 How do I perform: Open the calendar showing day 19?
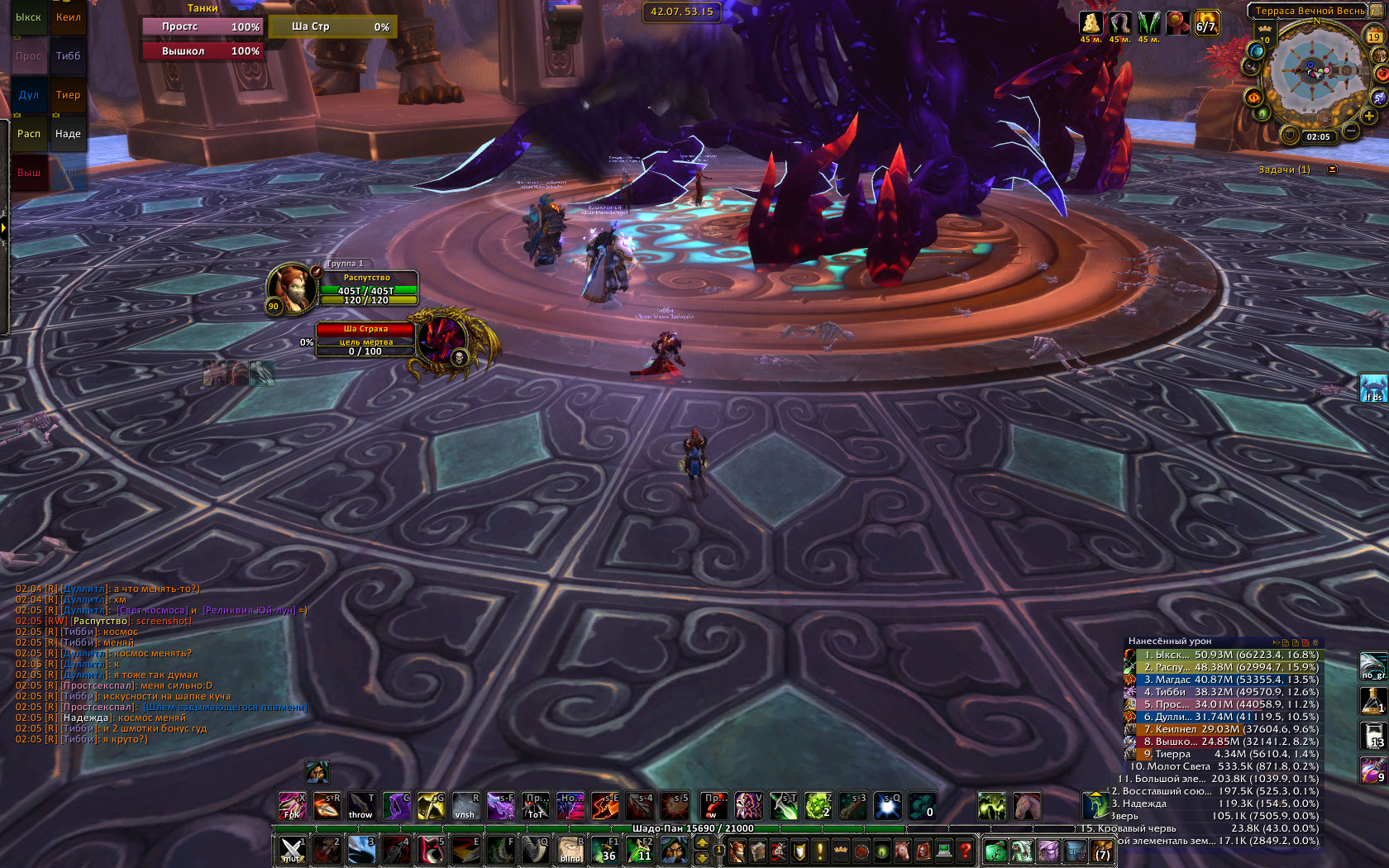[x=1373, y=36]
